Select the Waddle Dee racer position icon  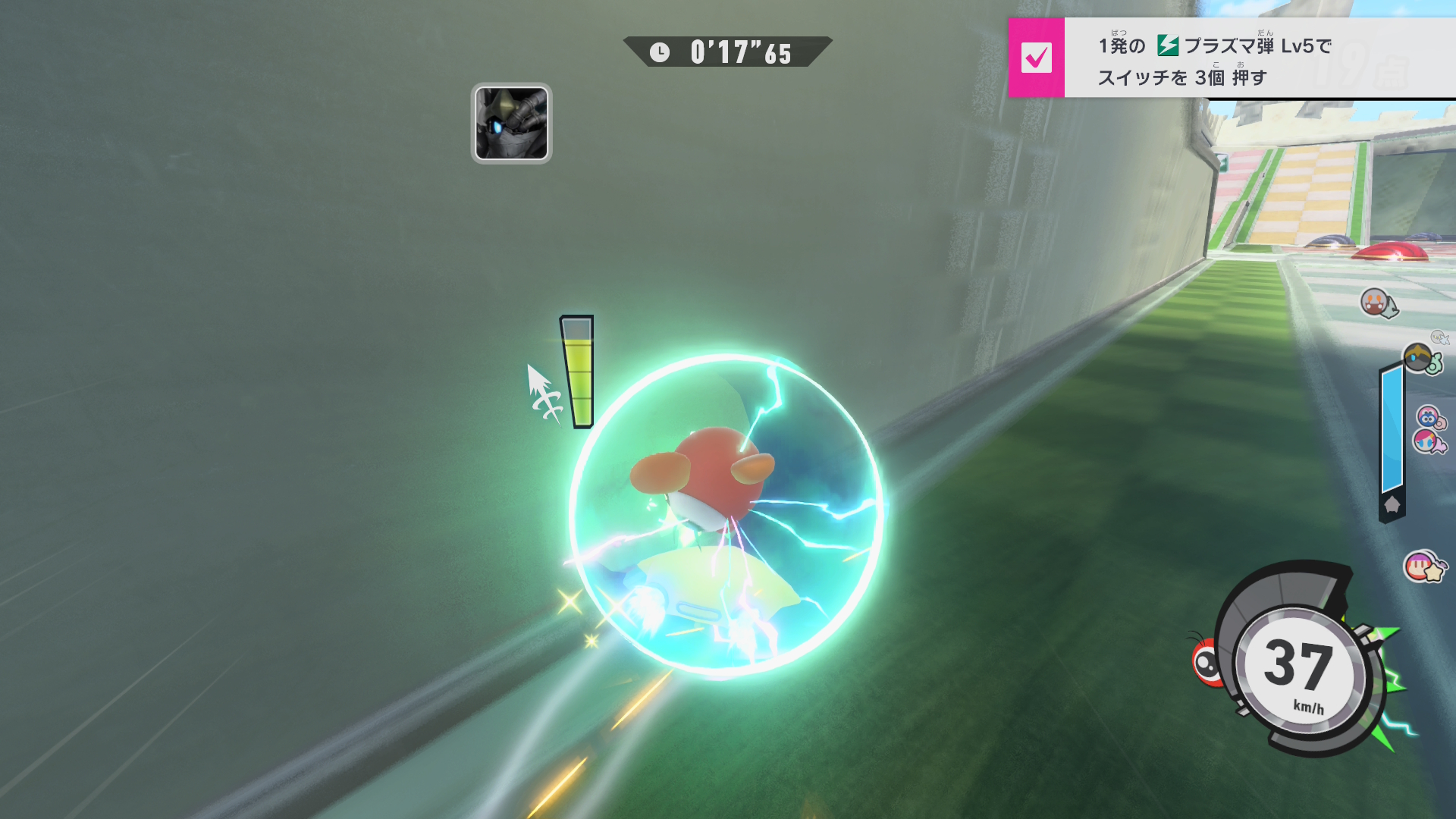1421,566
